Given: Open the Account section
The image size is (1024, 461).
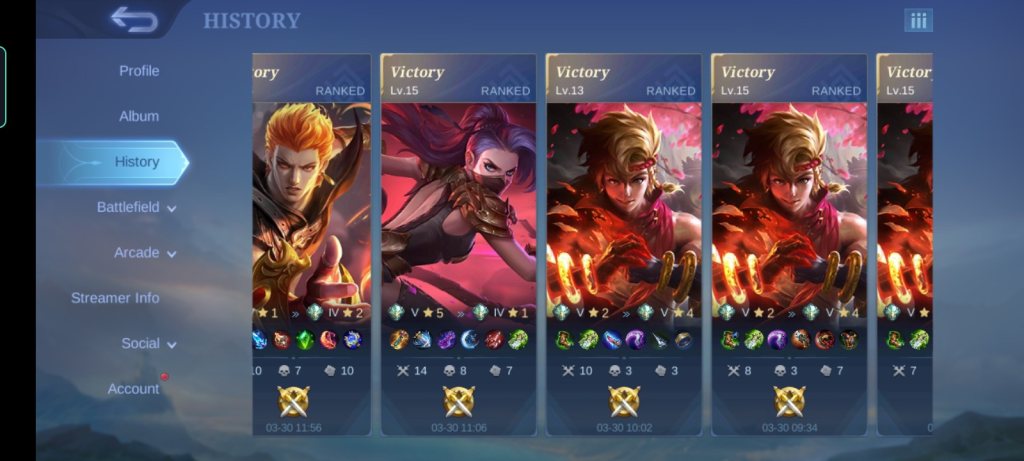Looking at the screenshot, I should (x=133, y=389).
